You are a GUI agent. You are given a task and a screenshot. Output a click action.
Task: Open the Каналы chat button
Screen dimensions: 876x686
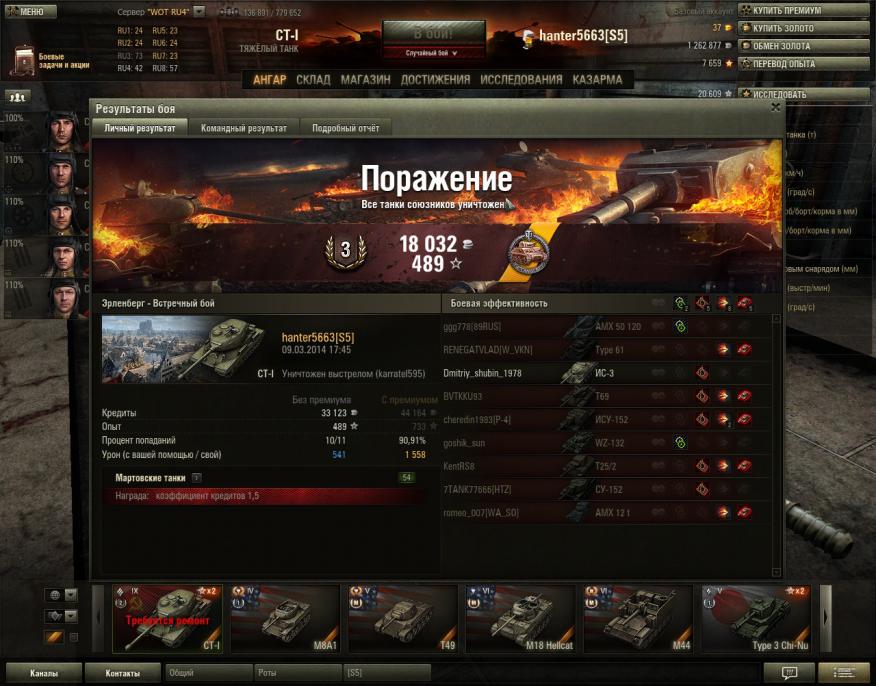pos(43,673)
